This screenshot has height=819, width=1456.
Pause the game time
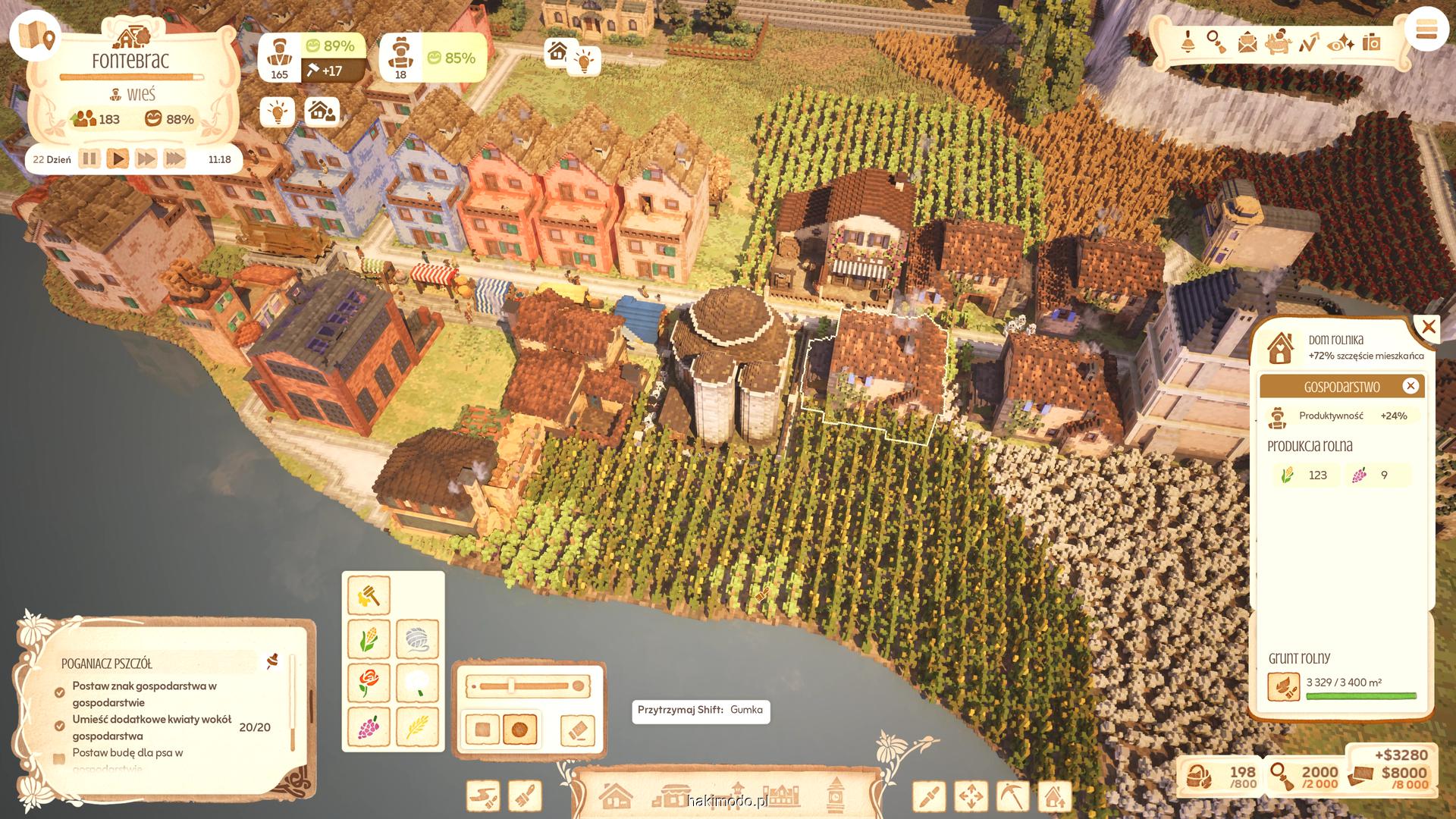(x=89, y=159)
